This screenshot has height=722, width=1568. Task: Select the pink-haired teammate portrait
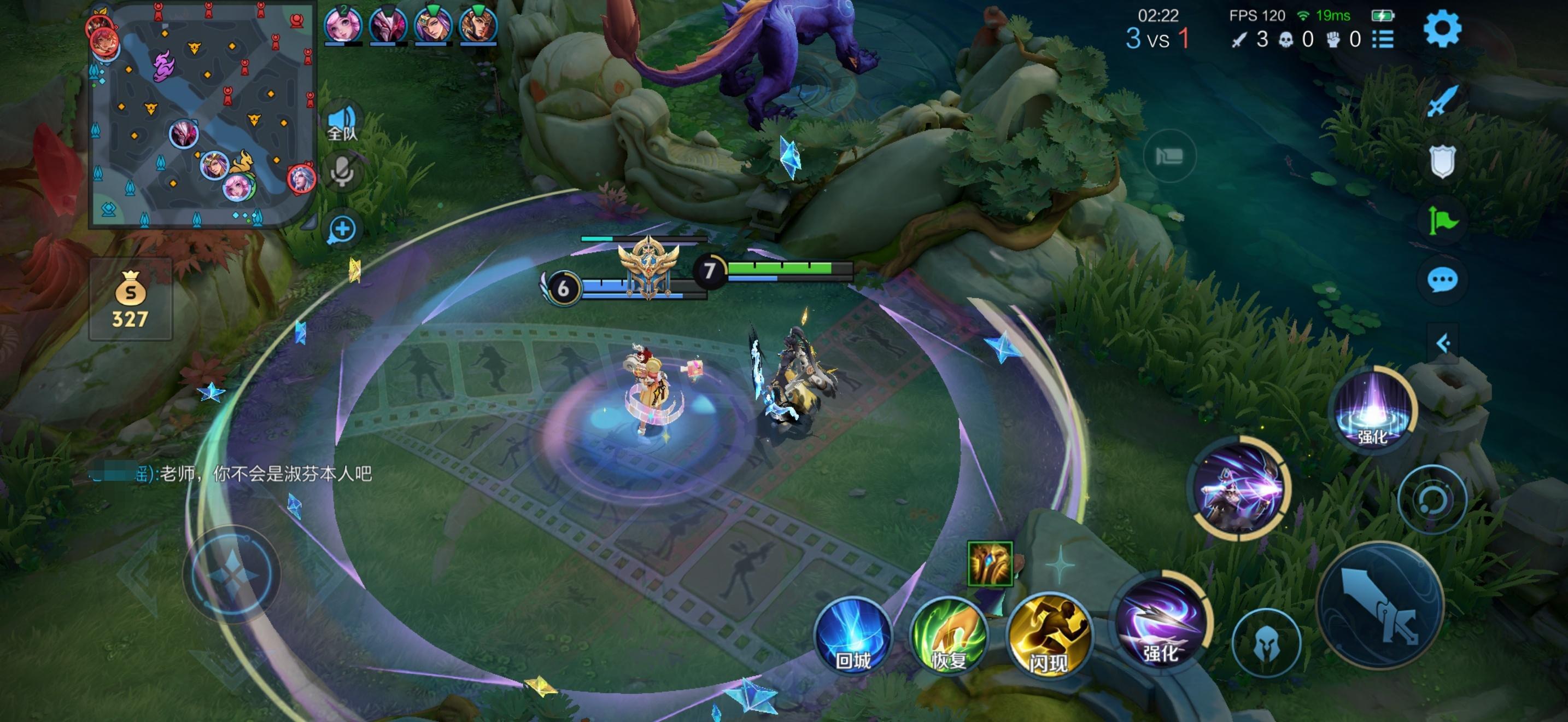click(x=343, y=26)
